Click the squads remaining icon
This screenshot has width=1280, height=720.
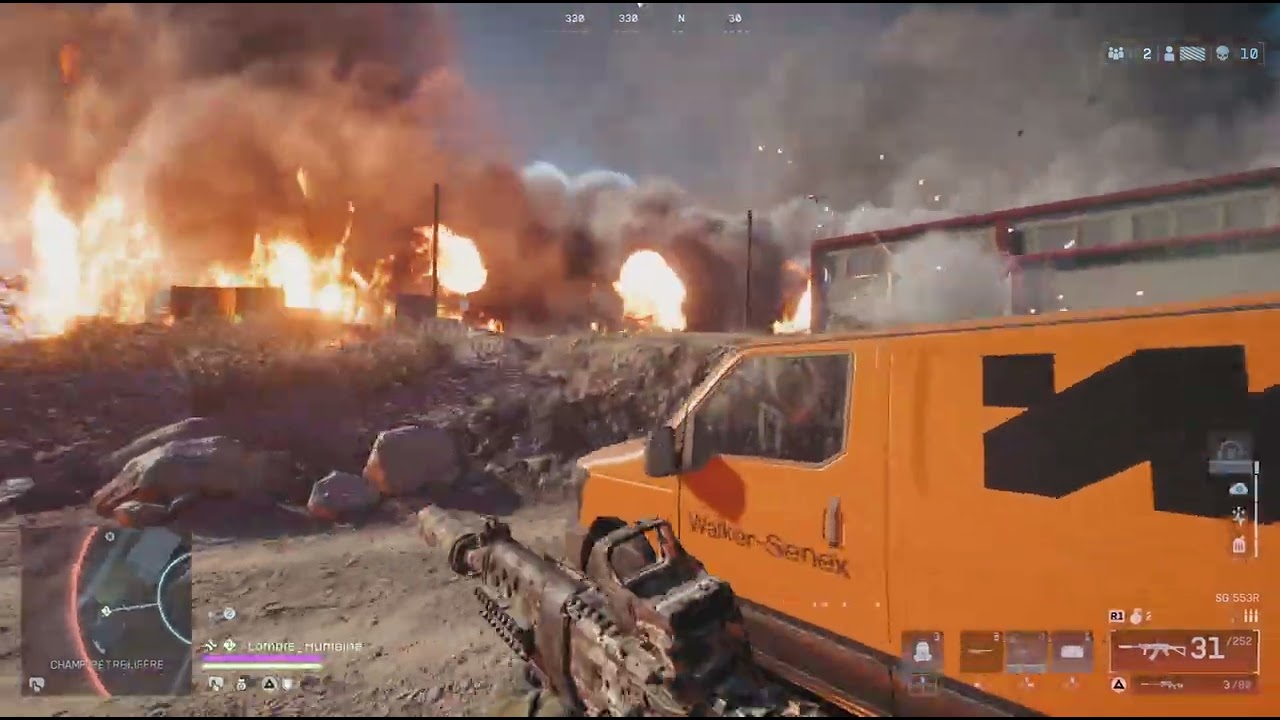[1116, 54]
